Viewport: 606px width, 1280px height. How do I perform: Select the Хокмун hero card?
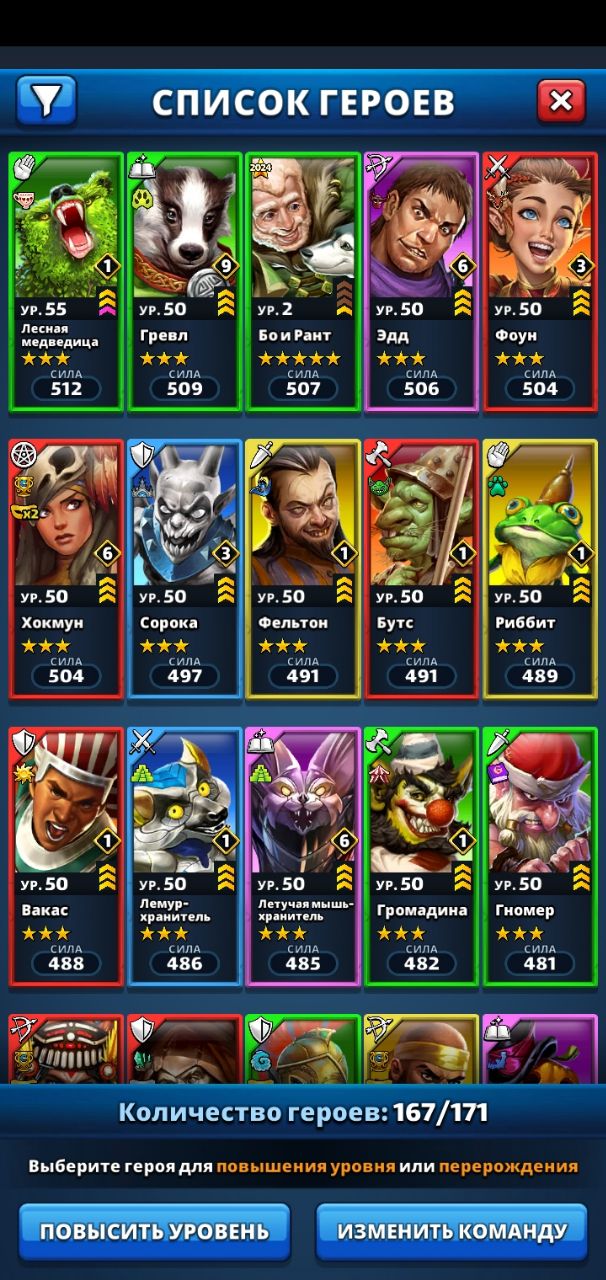tap(66, 568)
